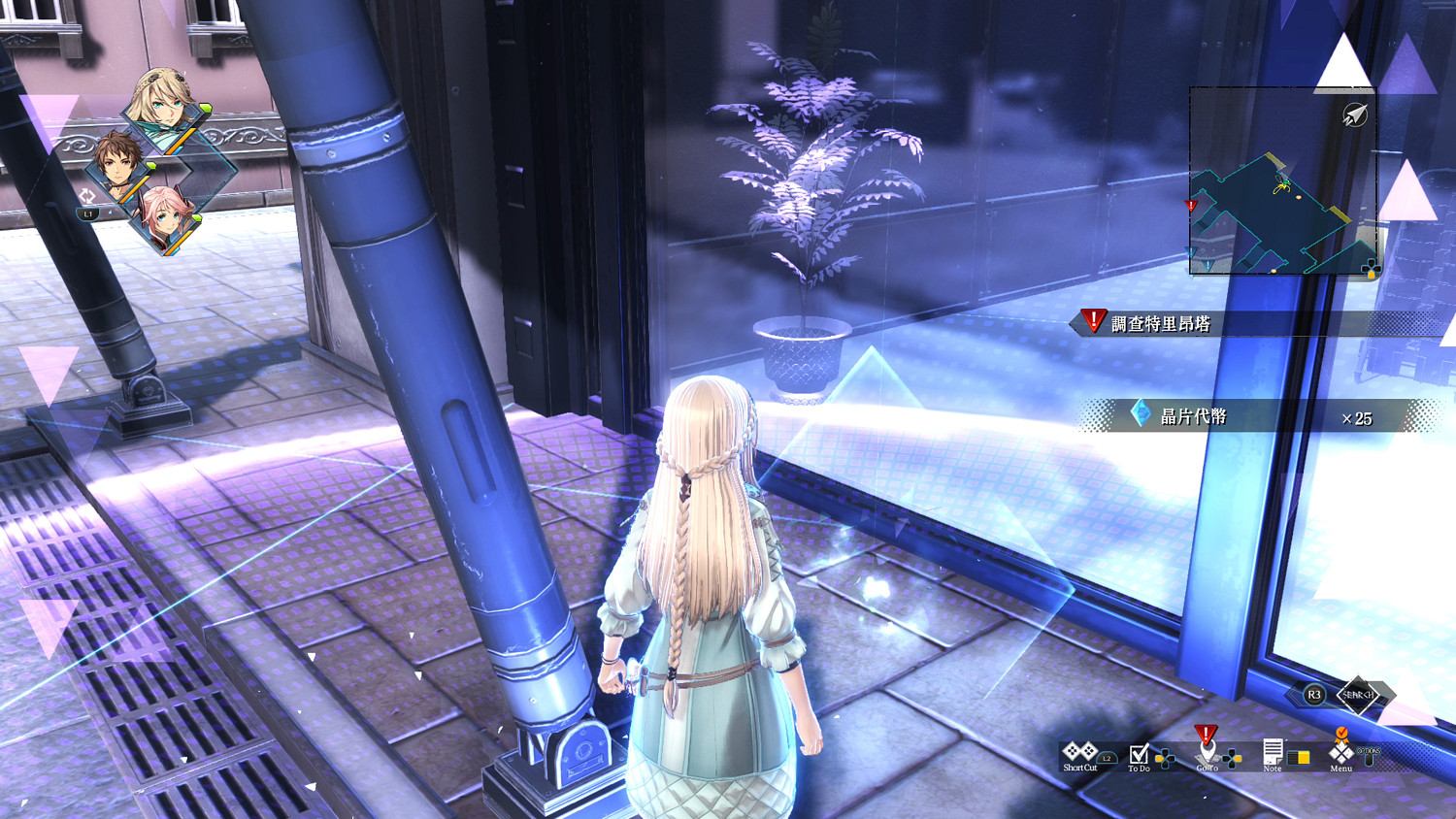Click the ShortCut d-pad icon

(x=1079, y=751)
